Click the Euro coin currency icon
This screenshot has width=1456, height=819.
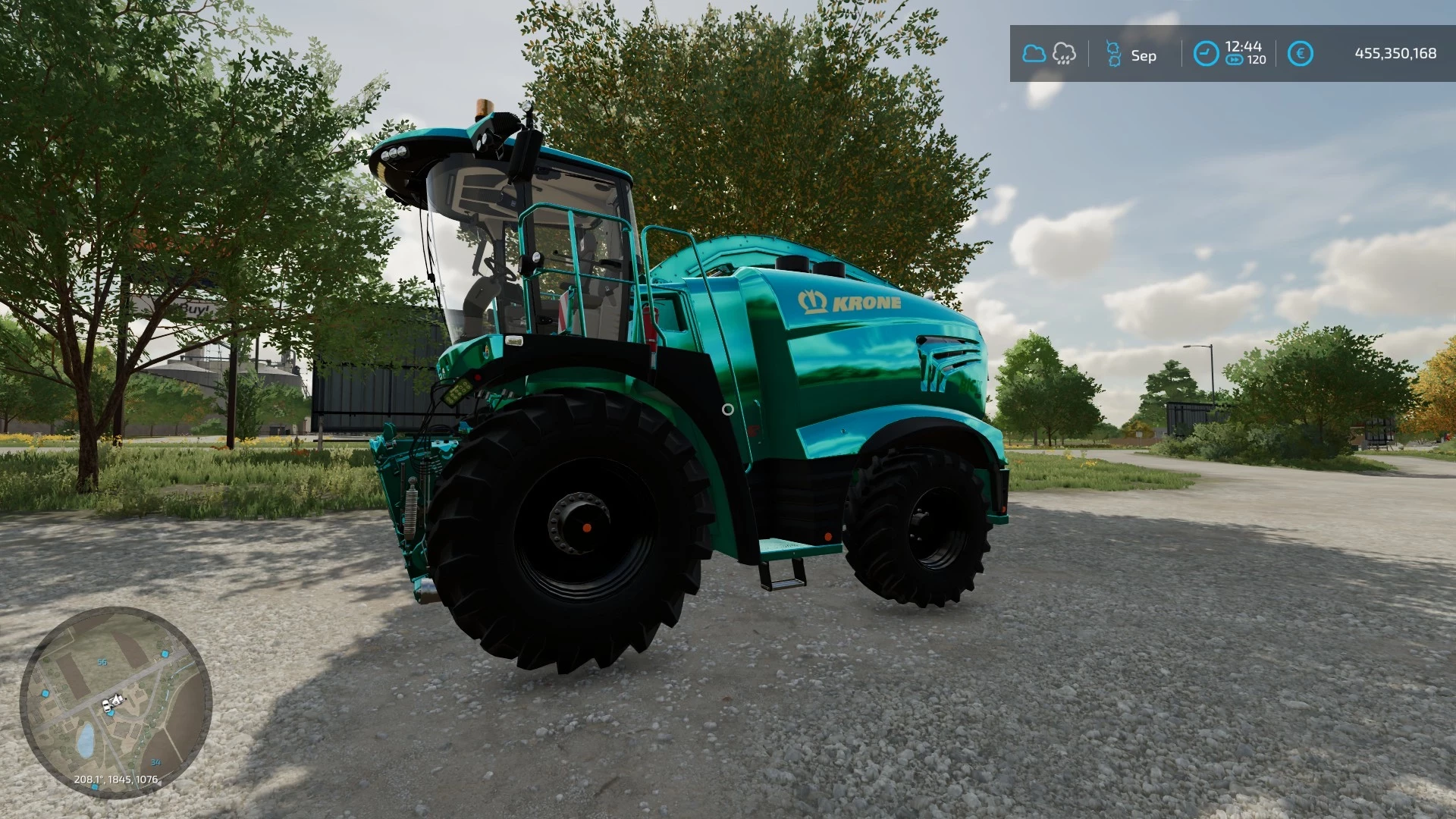pyautogui.click(x=1299, y=53)
